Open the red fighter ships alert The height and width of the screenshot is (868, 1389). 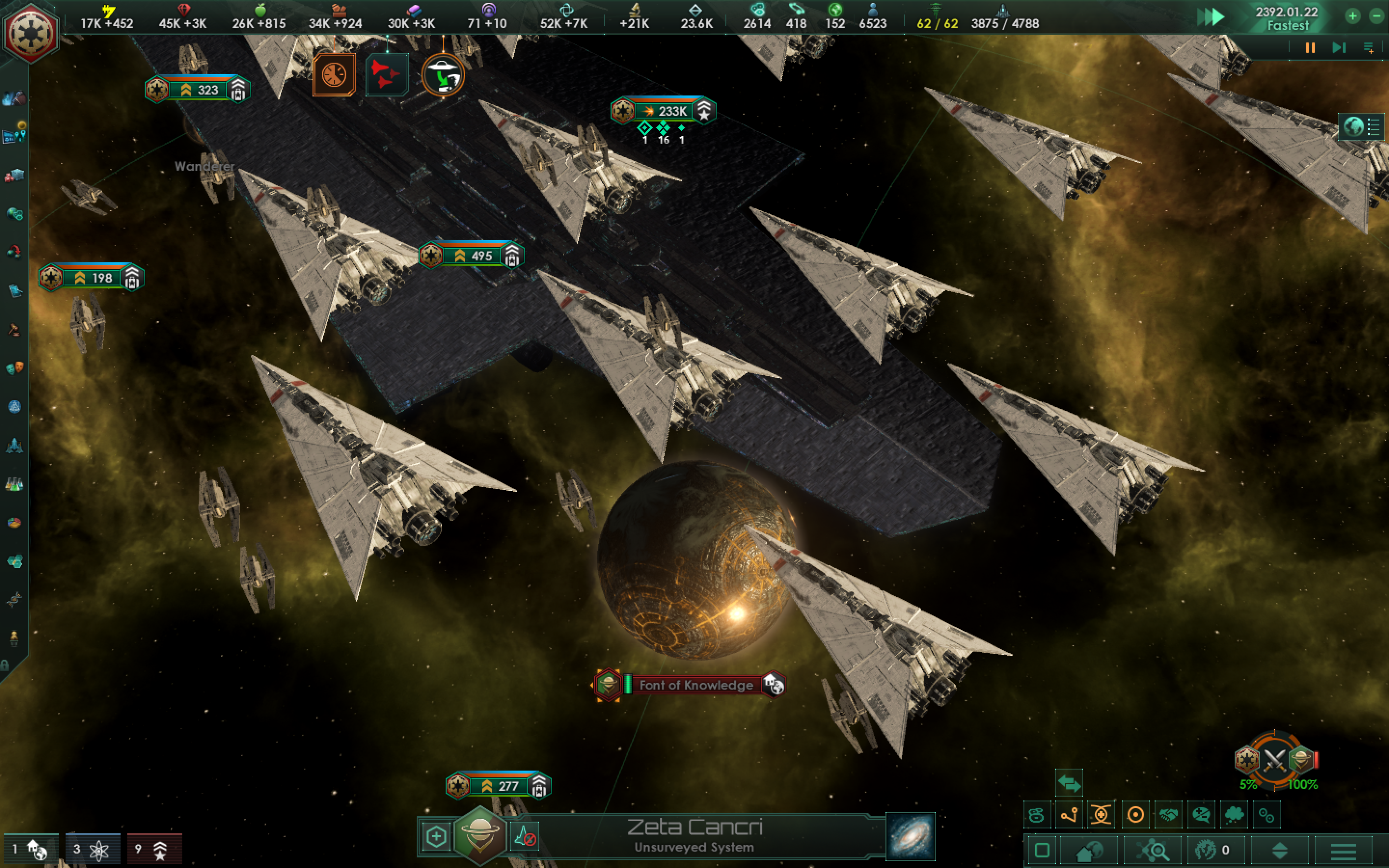[x=386, y=75]
